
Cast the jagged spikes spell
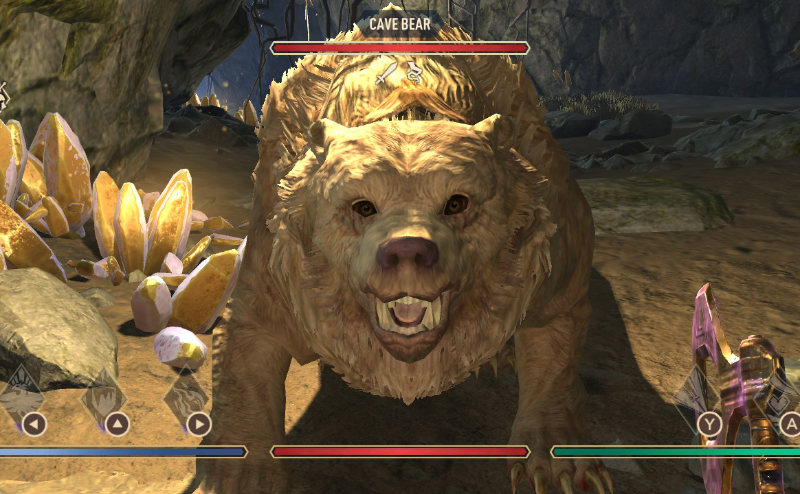coord(104,397)
